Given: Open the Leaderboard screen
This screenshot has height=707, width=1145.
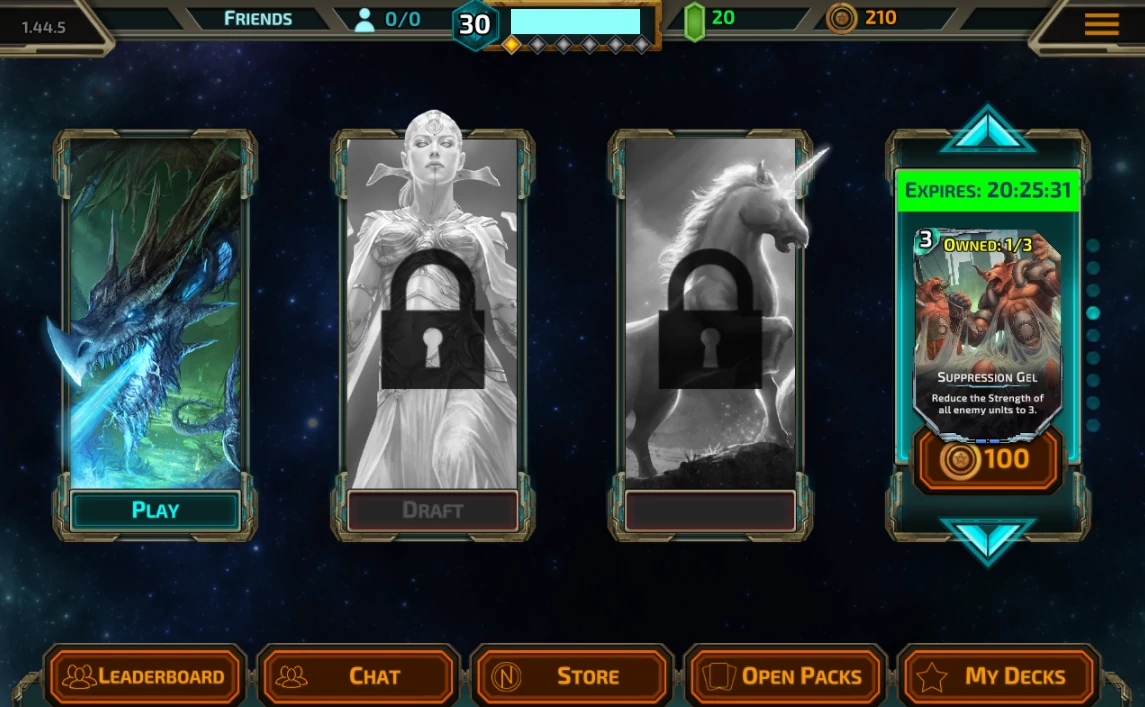Looking at the screenshot, I should point(146,677).
